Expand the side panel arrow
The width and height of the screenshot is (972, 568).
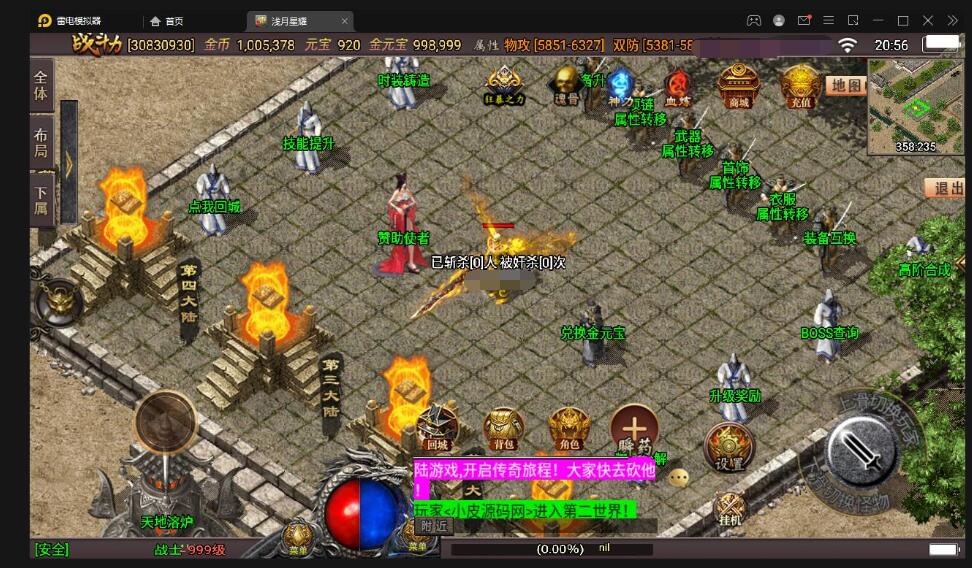(x=69, y=163)
